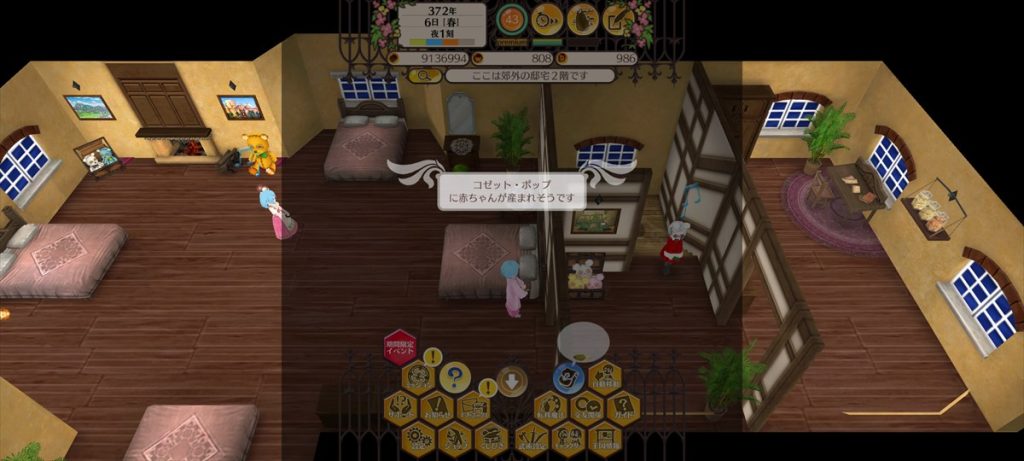
Task: Open the pencil note icon
Action: pos(617,18)
